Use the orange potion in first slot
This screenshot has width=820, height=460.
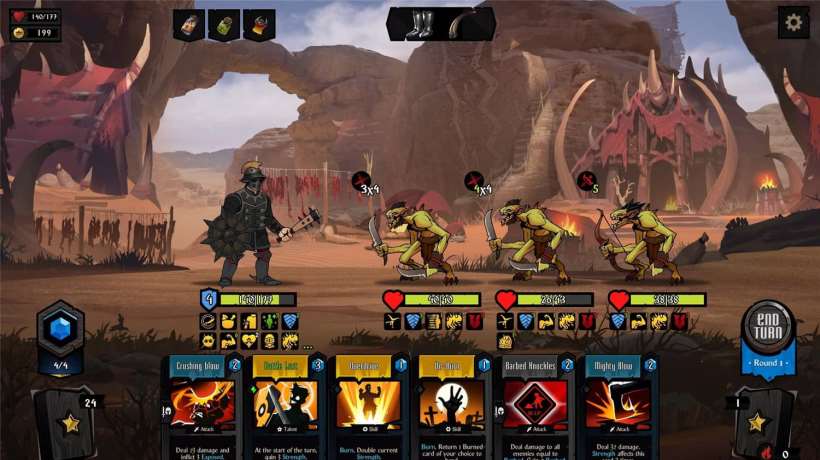[189, 25]
